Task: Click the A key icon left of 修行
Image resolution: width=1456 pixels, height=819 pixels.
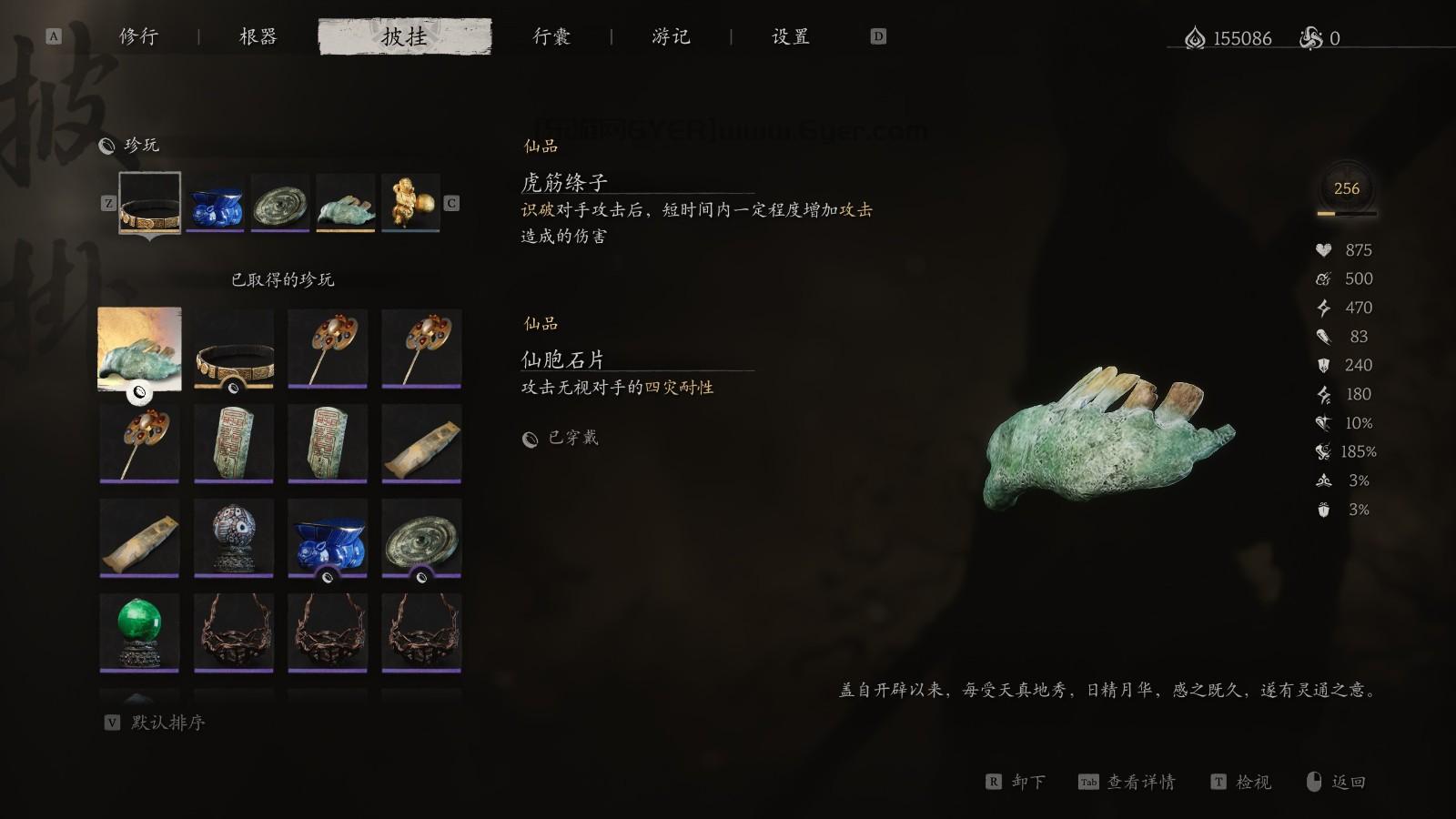Action: pyautogui.click(x=53, y=37)
